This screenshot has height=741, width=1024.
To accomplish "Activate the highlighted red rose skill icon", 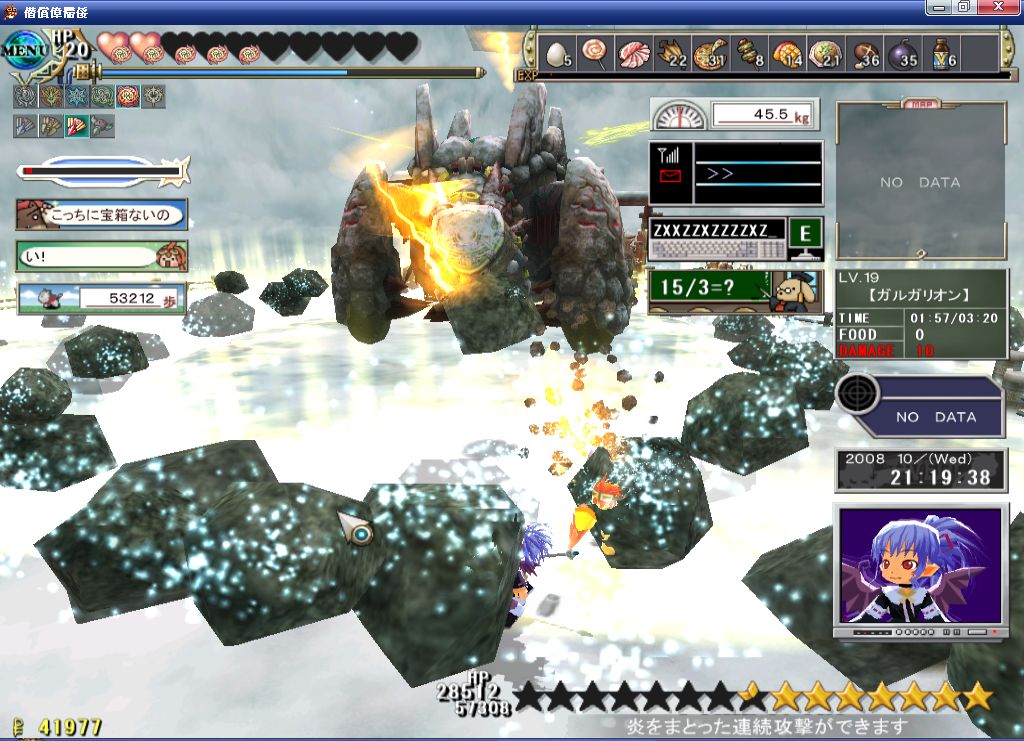I will [x=127, y=97].
